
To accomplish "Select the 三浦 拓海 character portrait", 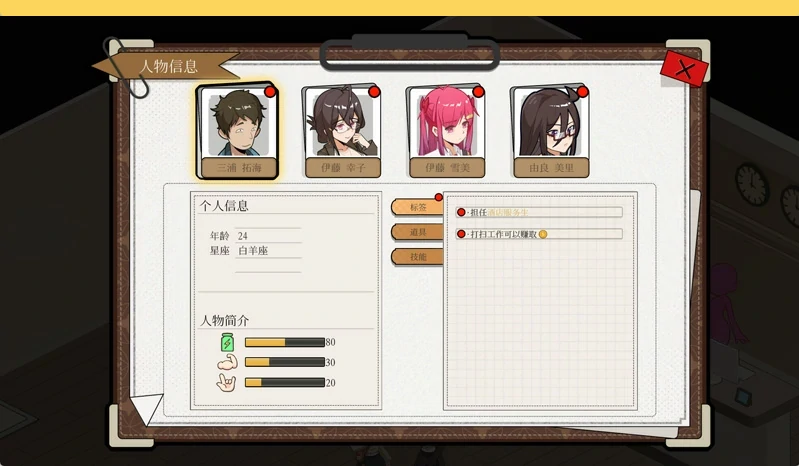I will click(x=237, y=130).
